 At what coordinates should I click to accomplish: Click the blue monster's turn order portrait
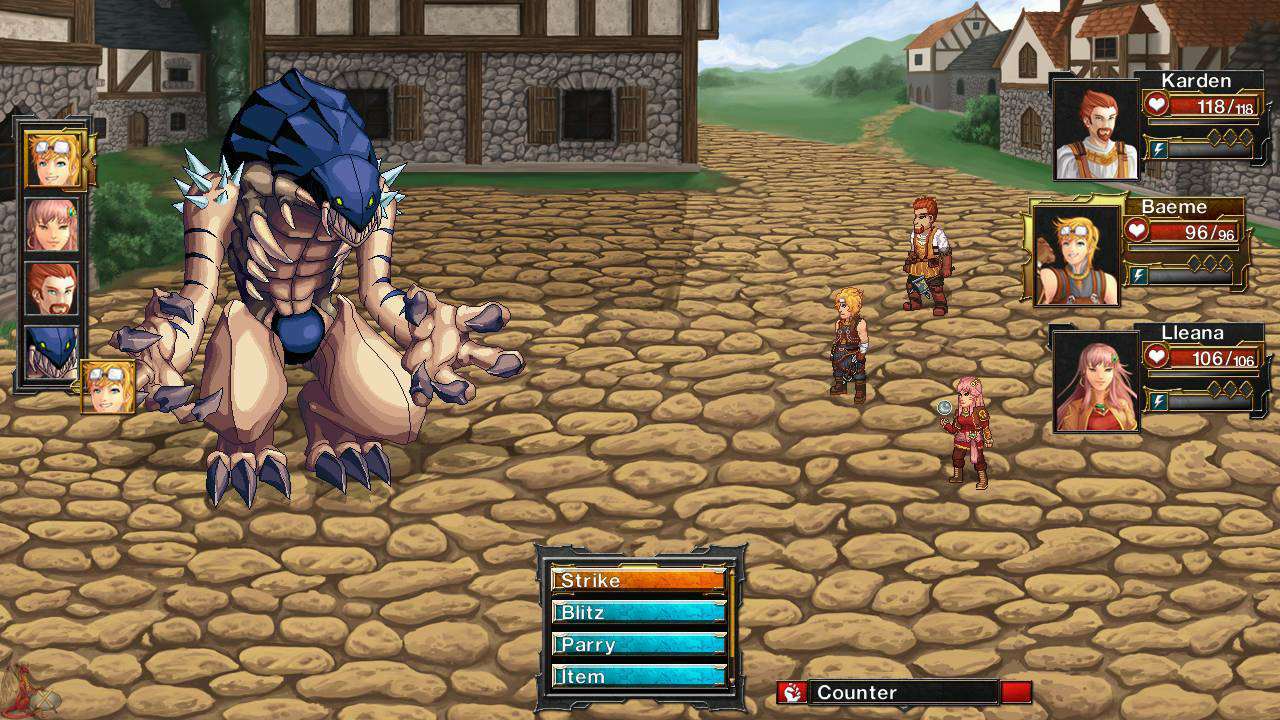pos(51,352)
